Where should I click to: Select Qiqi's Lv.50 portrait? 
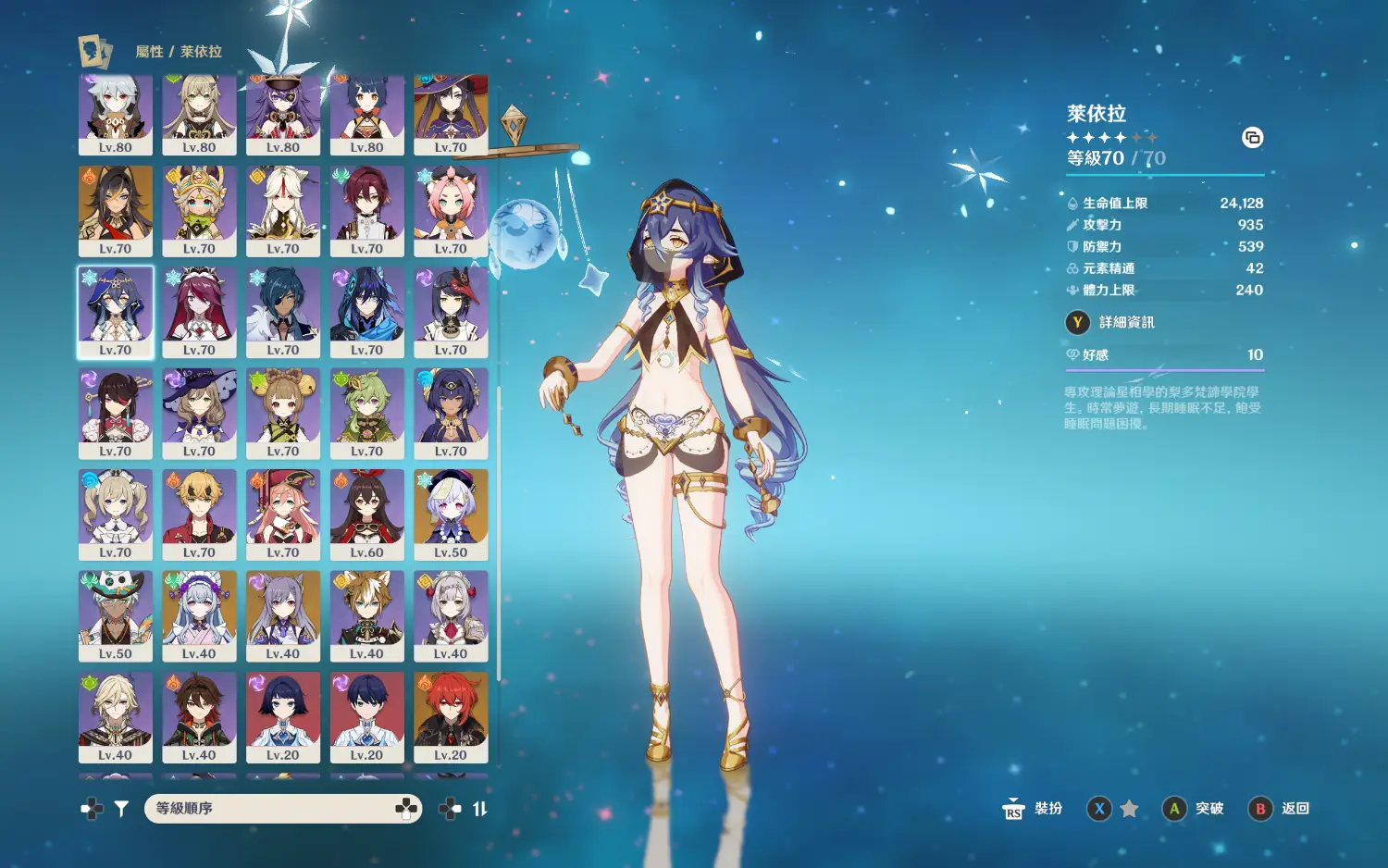(451, 514)
